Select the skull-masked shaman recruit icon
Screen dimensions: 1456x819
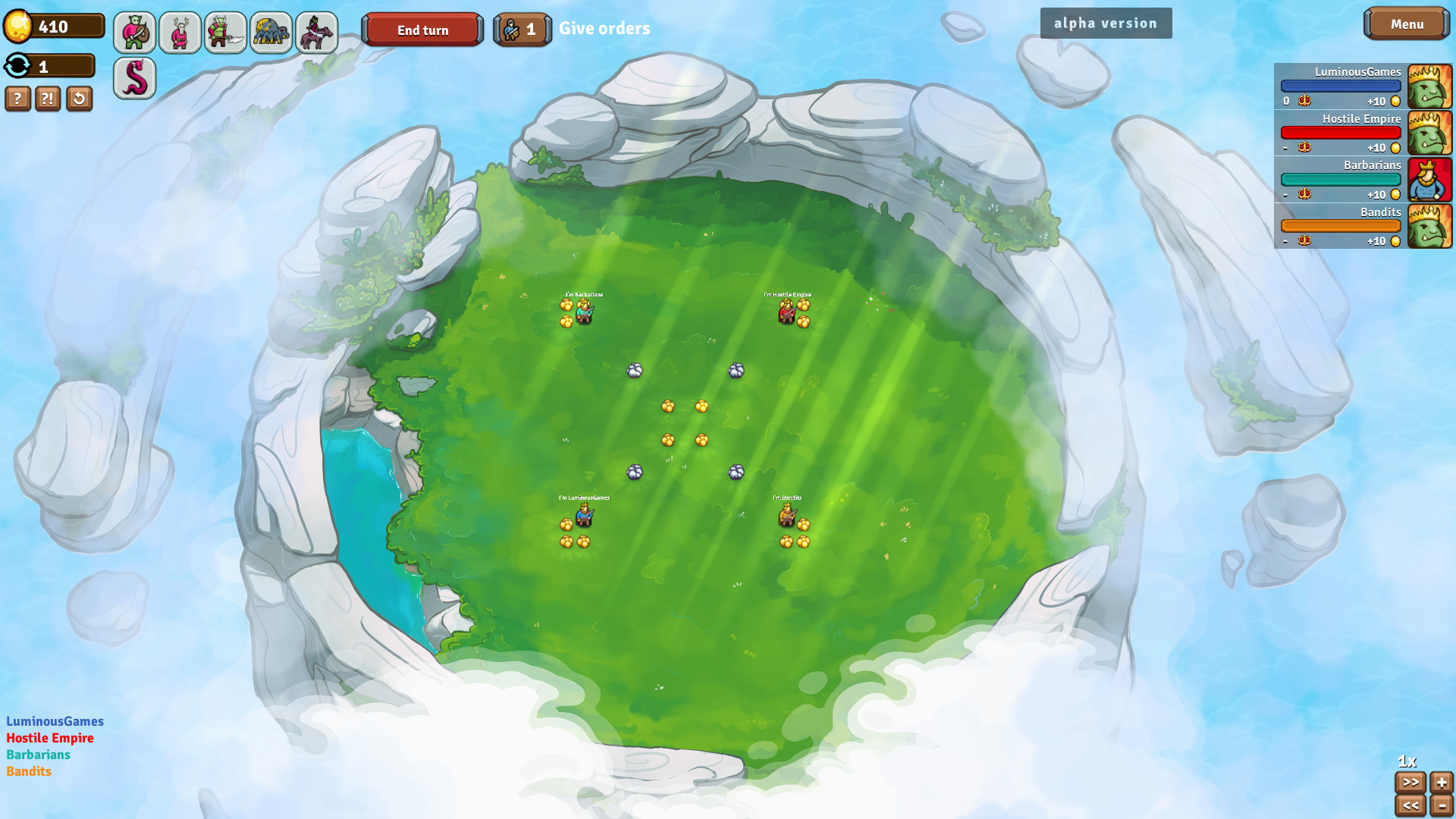179,32
